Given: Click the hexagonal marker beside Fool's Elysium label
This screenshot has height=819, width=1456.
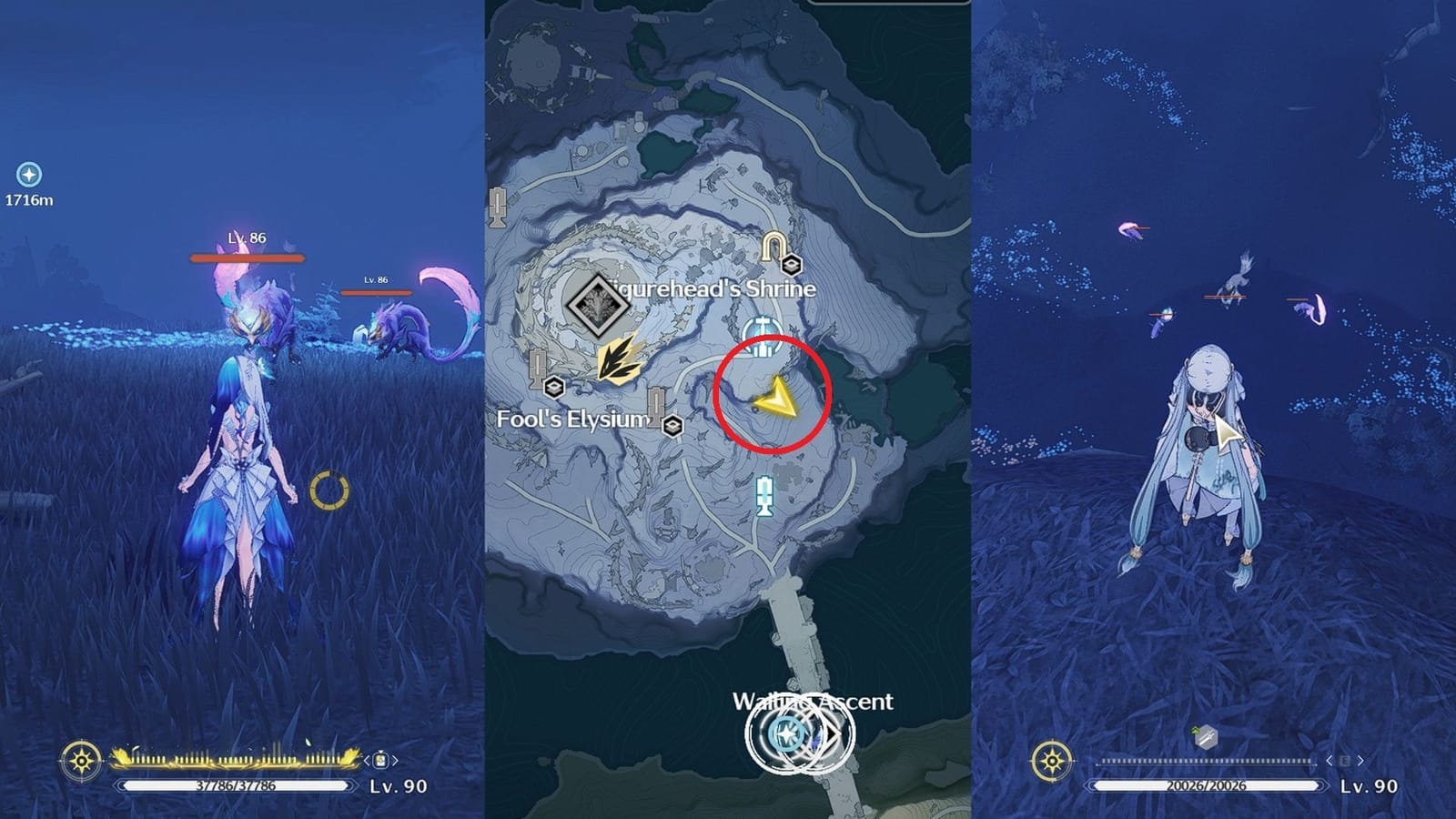Looking at the screenshot, I should [x=672, y=426].
